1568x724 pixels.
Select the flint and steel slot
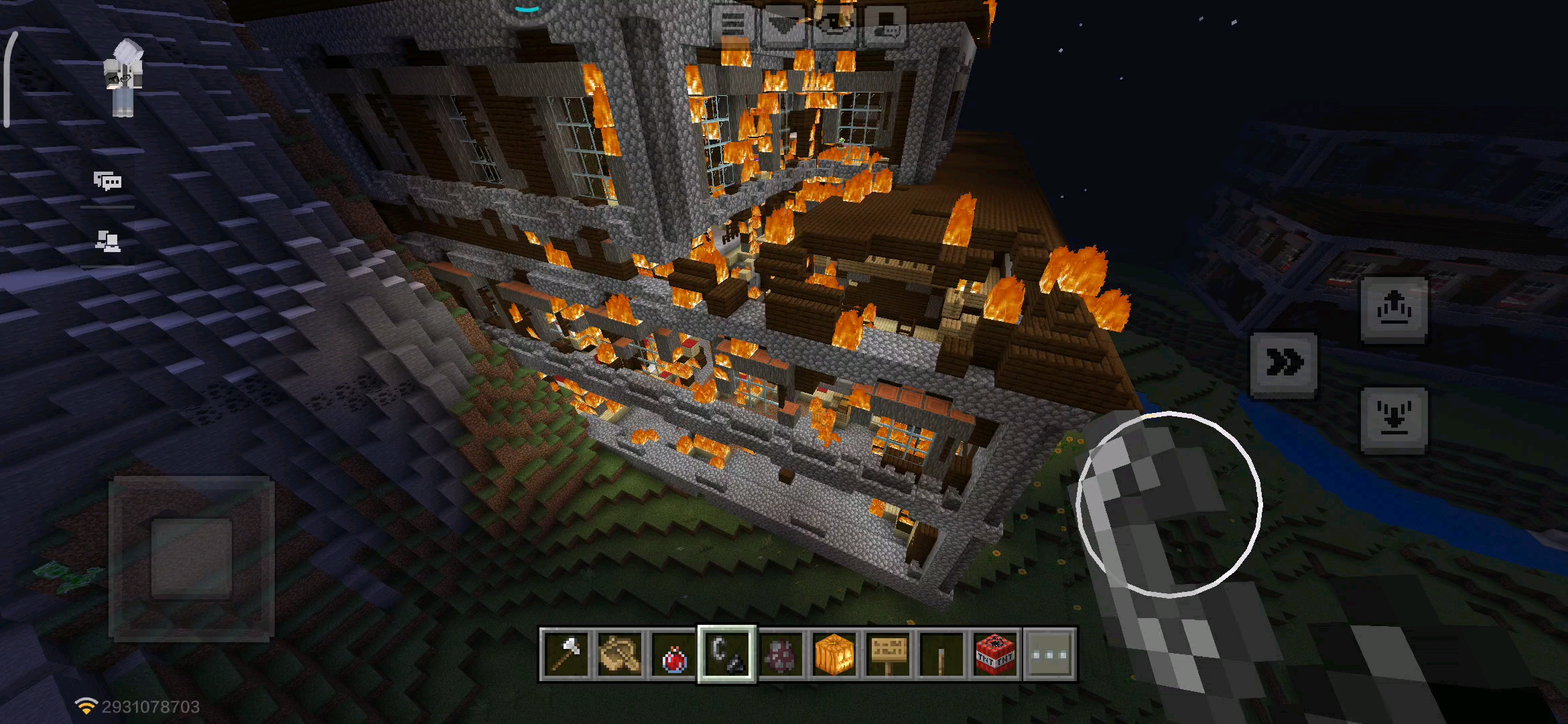[727, 654]
